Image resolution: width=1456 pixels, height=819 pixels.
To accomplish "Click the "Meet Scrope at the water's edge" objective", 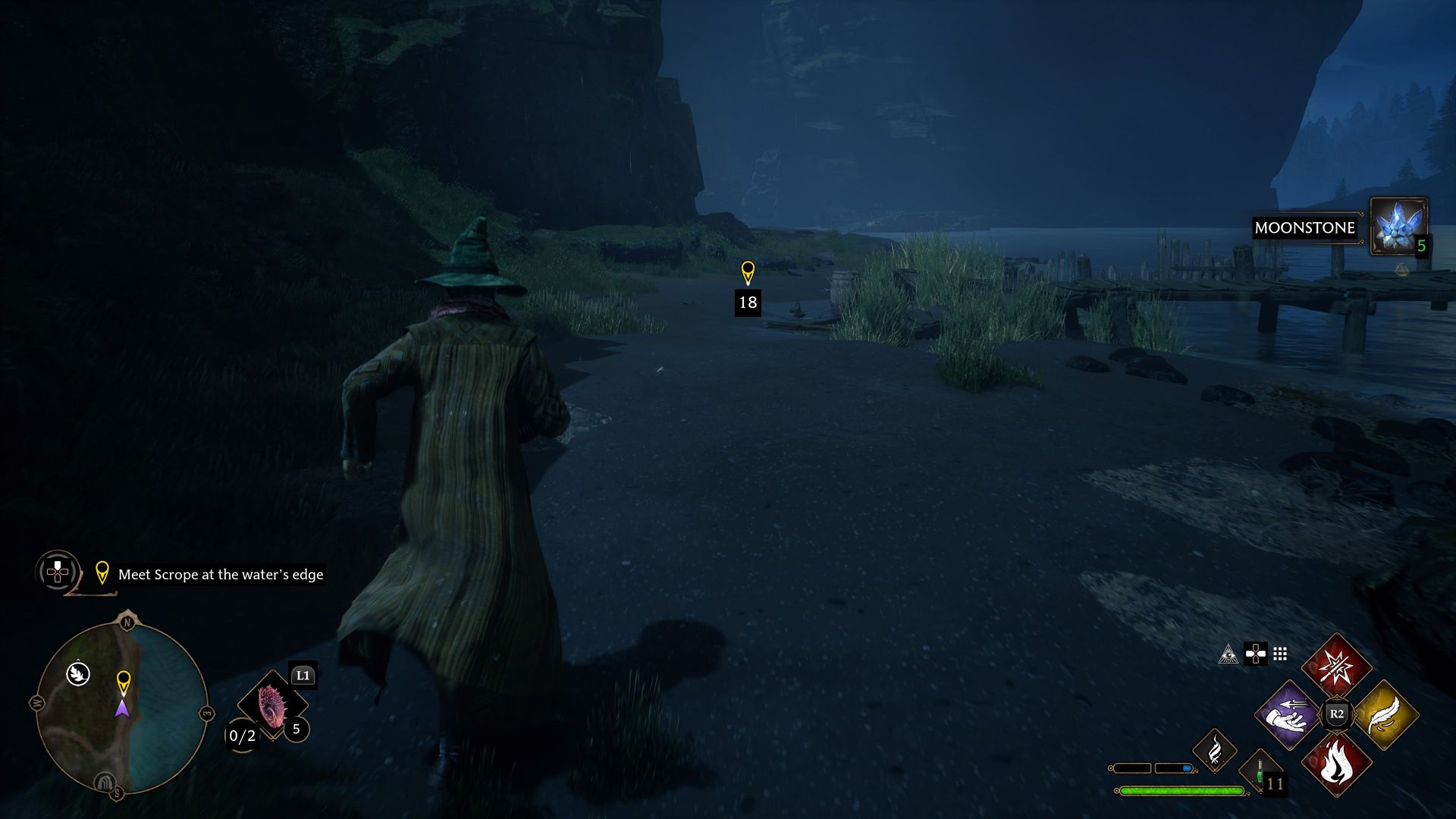I will (221, 575).
